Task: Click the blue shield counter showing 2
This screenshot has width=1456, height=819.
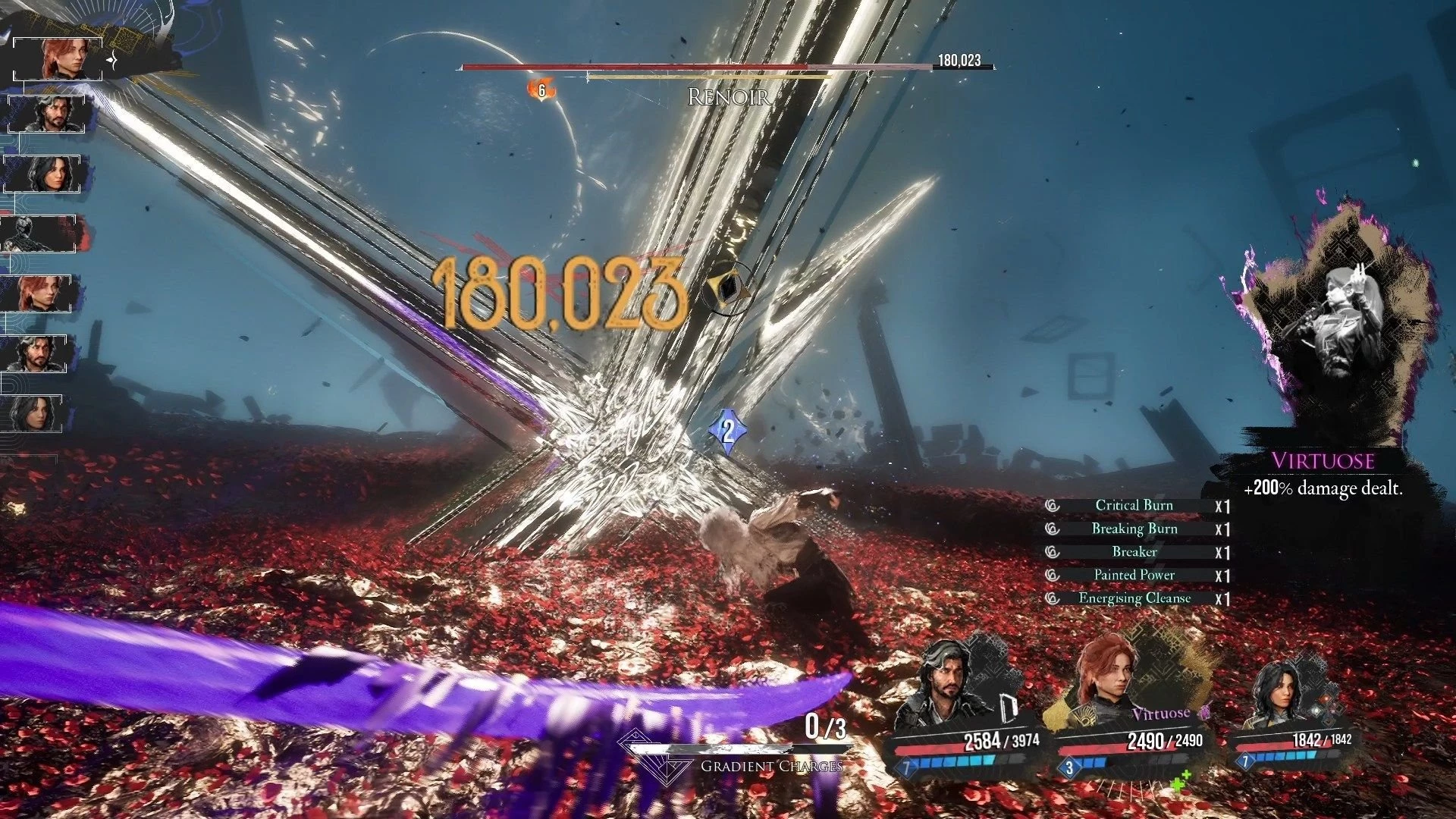Action: click(727, 431)
